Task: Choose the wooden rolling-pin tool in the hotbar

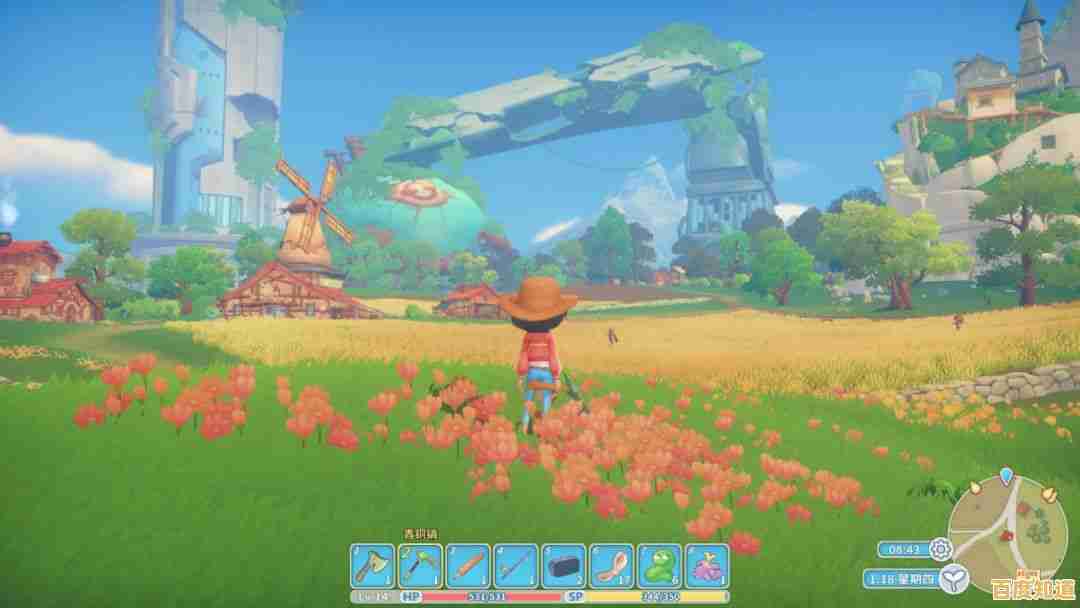Action: 468,566
